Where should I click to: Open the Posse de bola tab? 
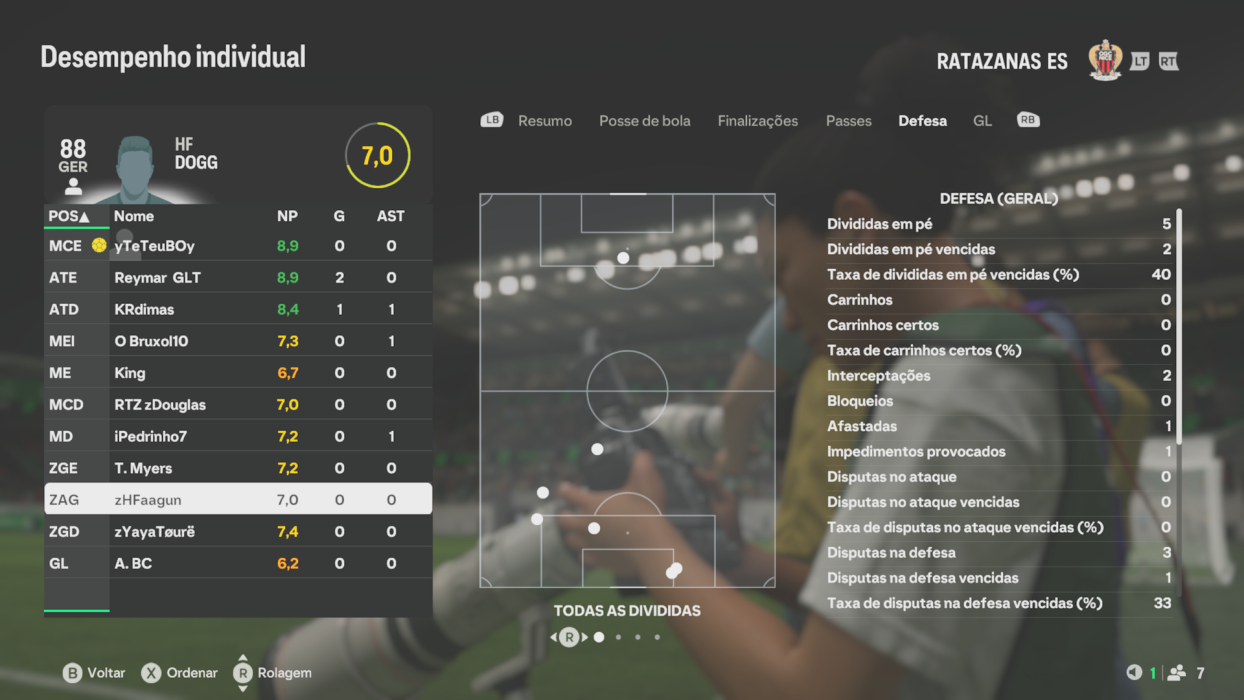click(644, 121)
